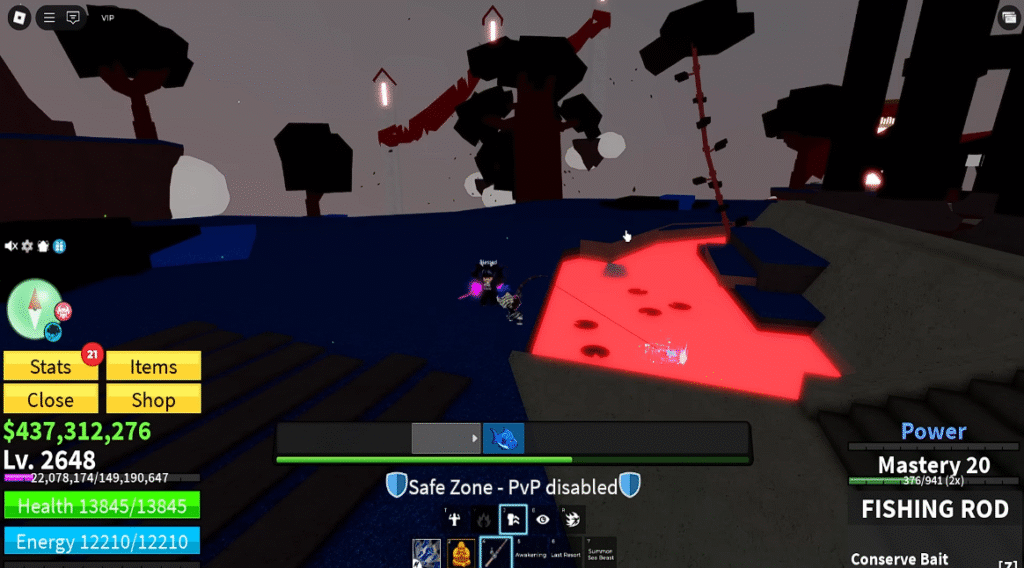Viewport: 1024px width, 568px height.
Task: Select the fishing rod hotbar slot
Action: pos(497,553)
